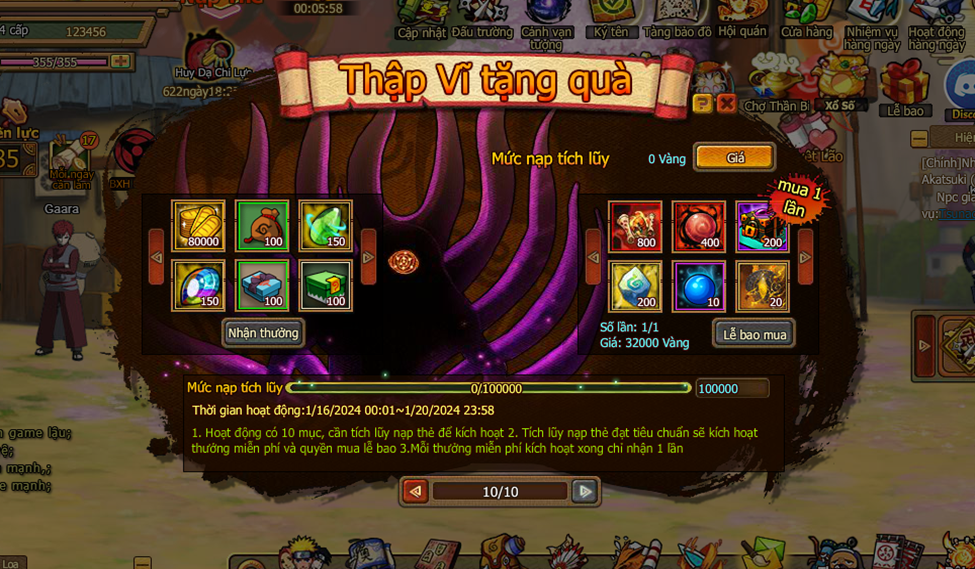This screenshot has height=569, width=975.
Task: Select the gold bars reward with 80000
Action: (198, 225)
